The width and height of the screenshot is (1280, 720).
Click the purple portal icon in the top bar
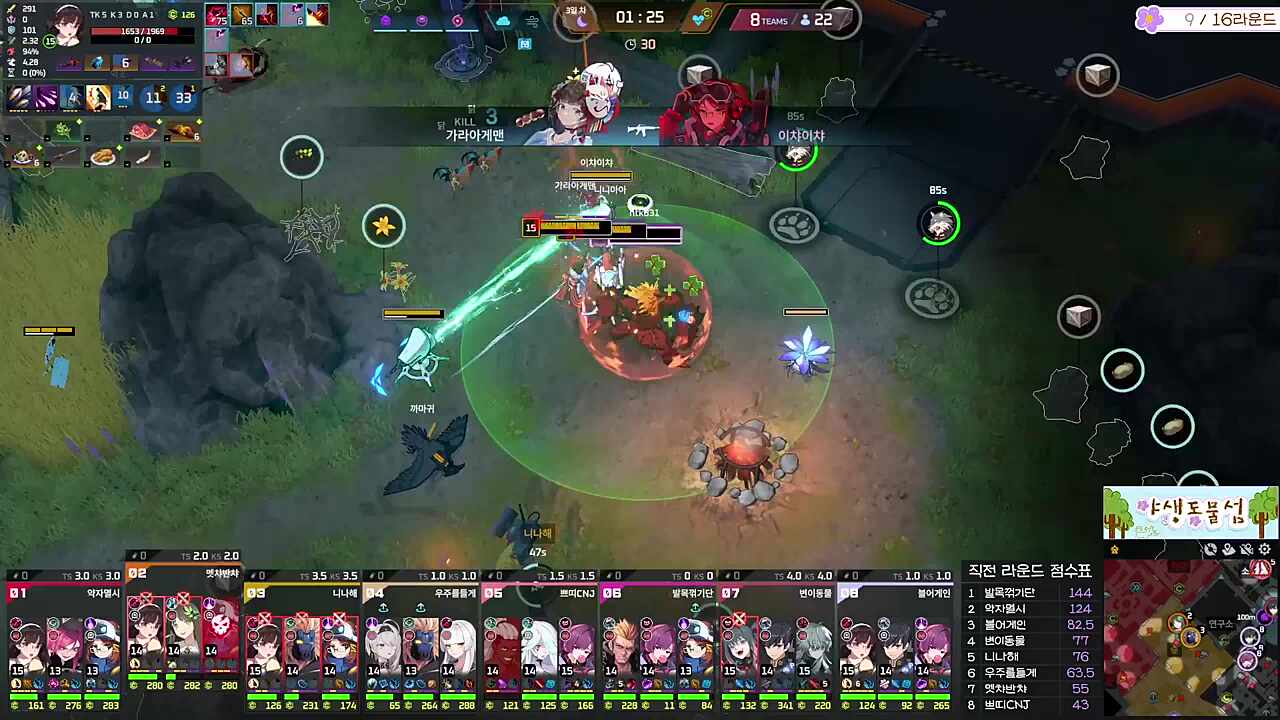[385, 20]
